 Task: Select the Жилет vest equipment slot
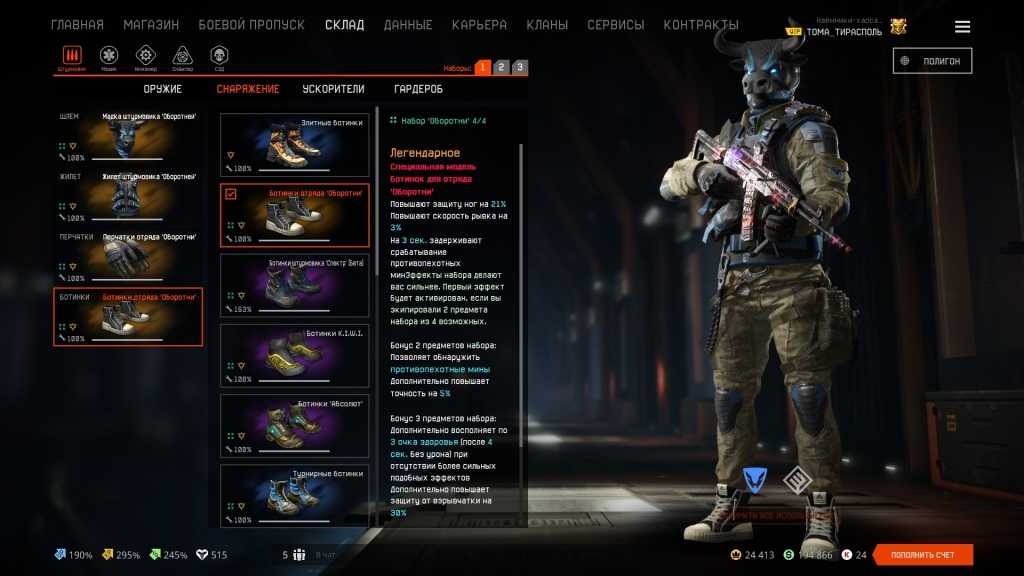tap(128, 197)
